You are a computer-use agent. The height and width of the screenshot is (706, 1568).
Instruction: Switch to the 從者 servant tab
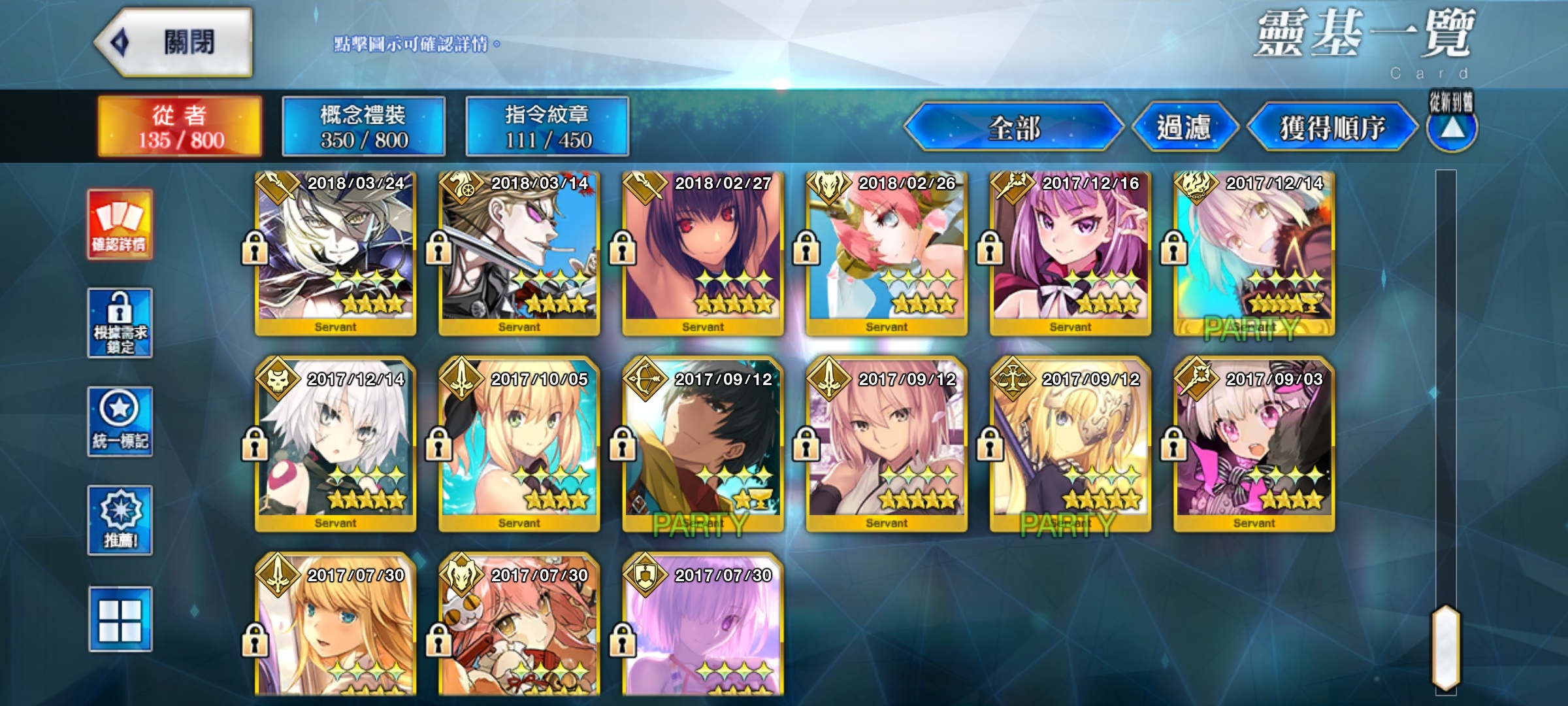tap(180, 126)
